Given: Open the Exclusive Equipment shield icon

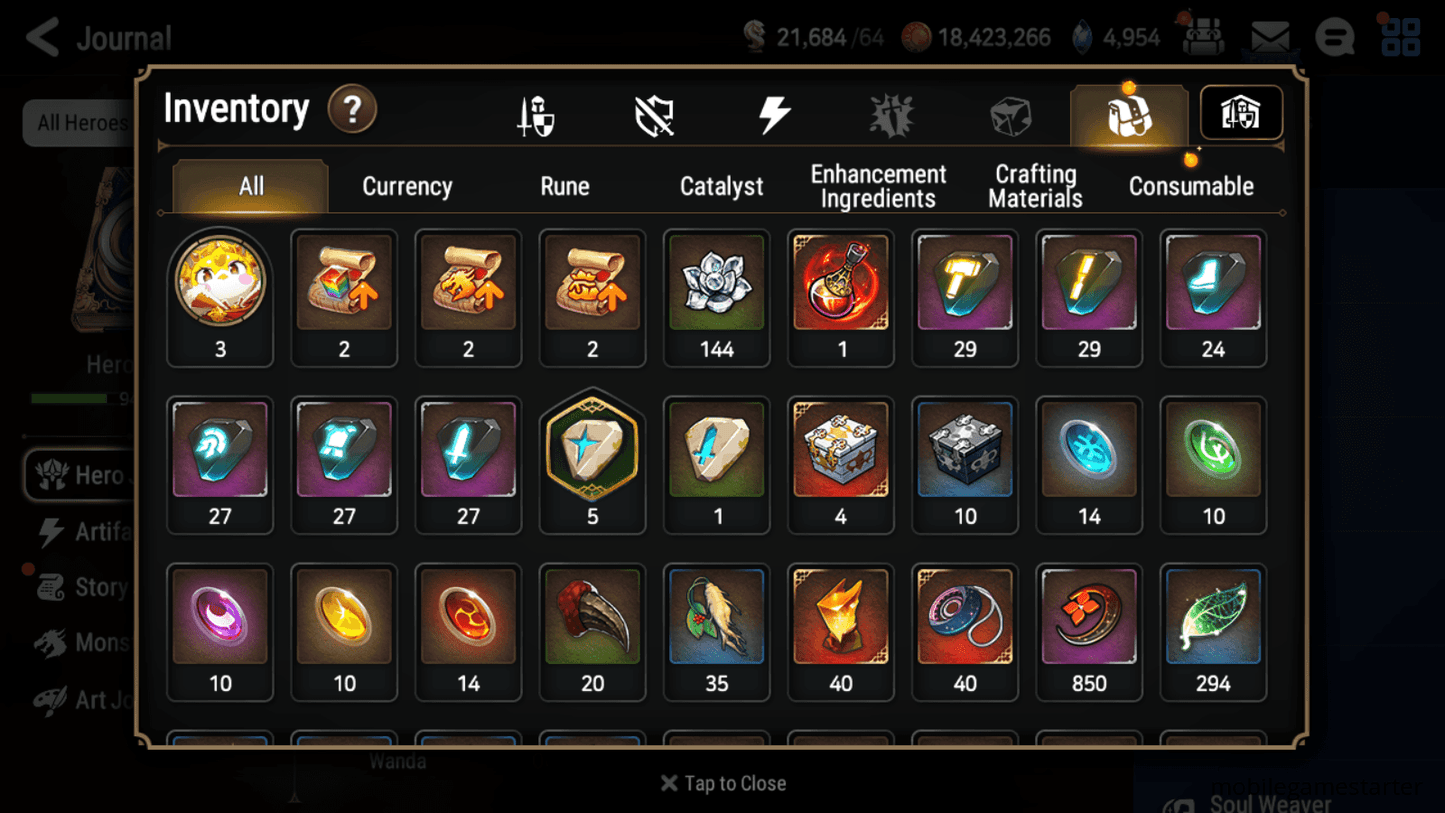Looking at the screenshot, I should point(653,113).
